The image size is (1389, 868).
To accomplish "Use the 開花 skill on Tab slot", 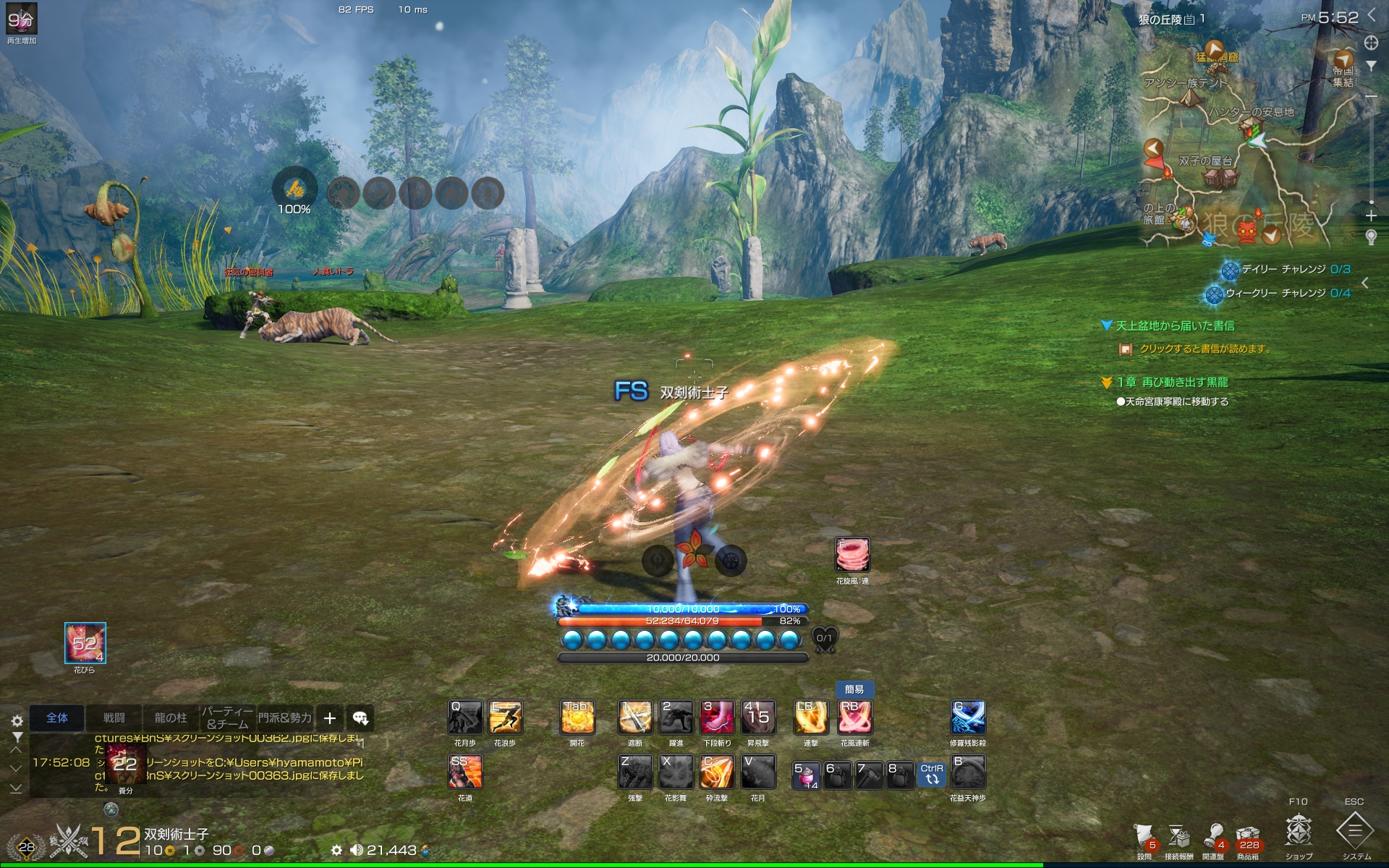I will coord(577,718).
